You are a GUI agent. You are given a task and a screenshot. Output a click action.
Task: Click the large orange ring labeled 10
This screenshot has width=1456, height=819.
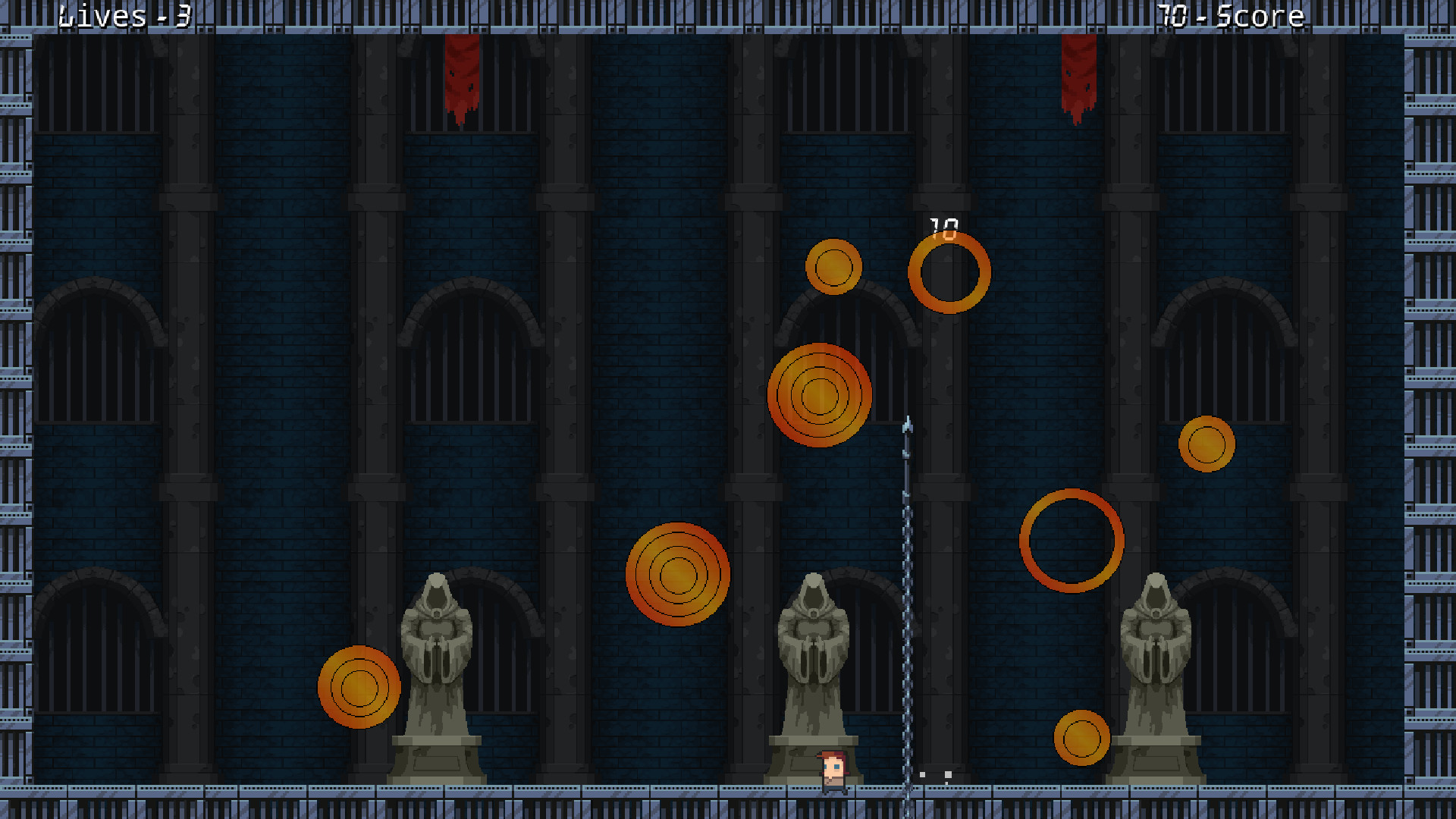(949, 275)
